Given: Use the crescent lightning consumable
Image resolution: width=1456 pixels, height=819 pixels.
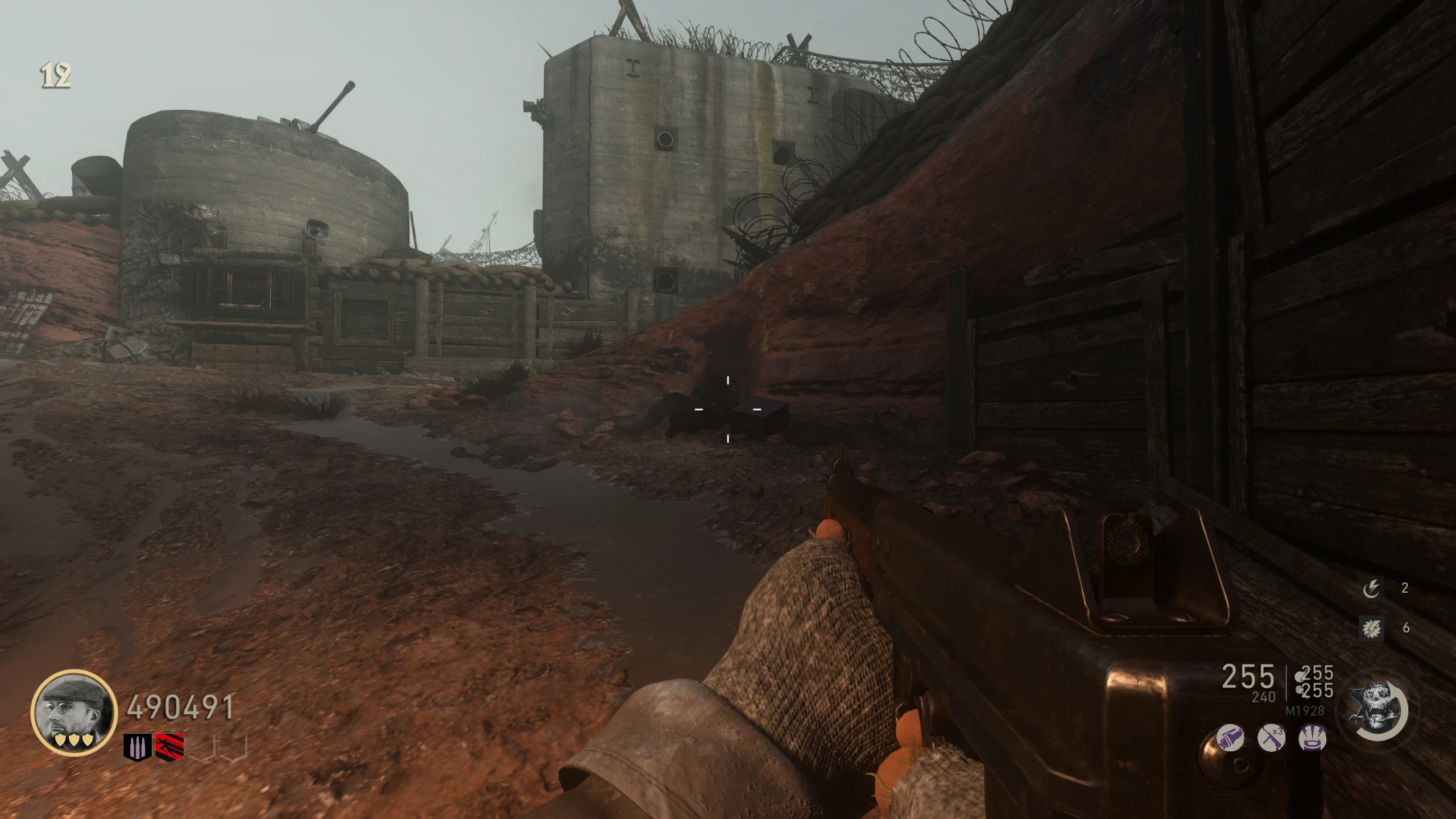Looking at the screenshot, I should 1371,588.
